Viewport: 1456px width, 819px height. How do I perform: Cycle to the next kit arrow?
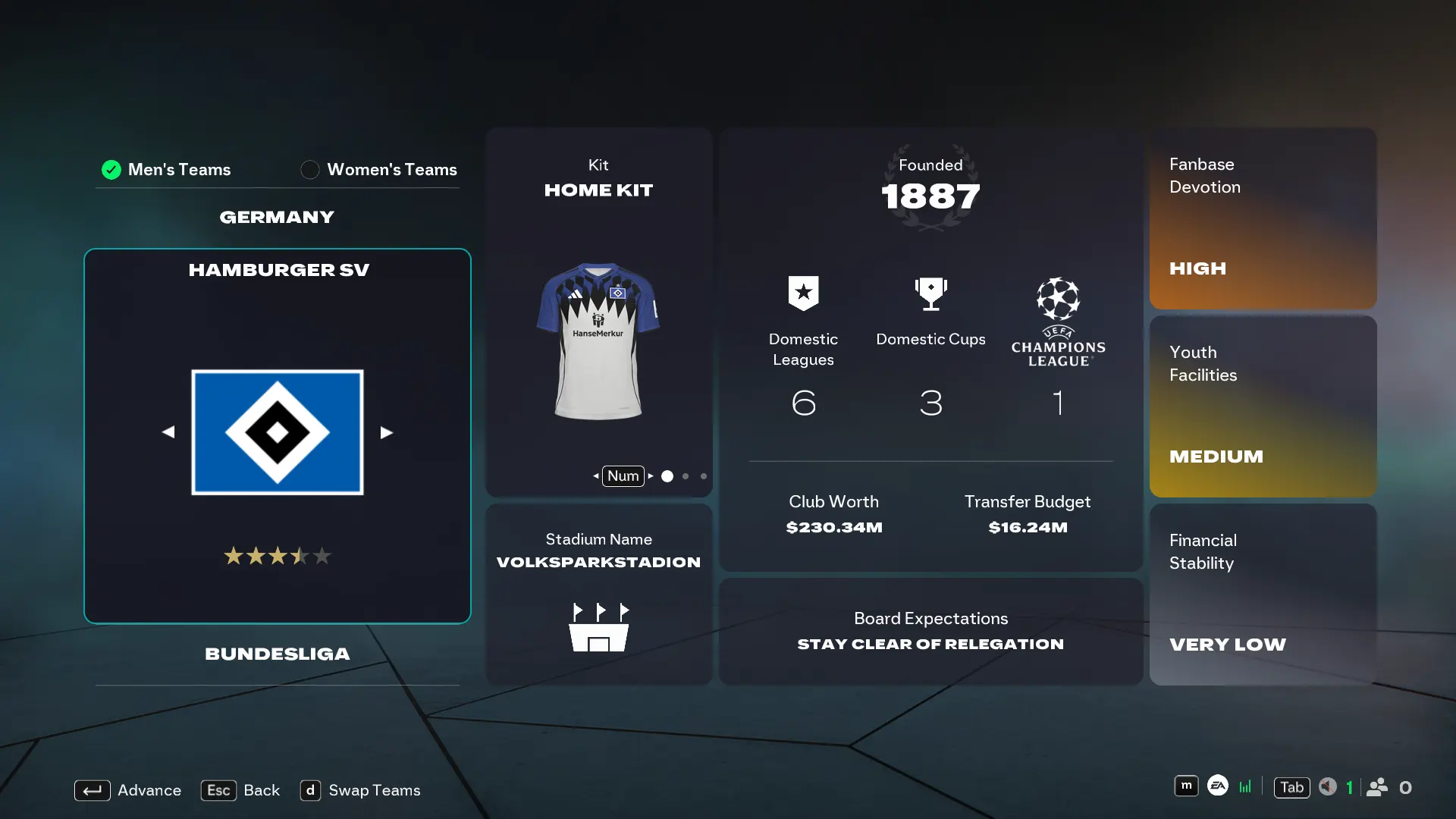pyautogui.click(x=651, y=476)
